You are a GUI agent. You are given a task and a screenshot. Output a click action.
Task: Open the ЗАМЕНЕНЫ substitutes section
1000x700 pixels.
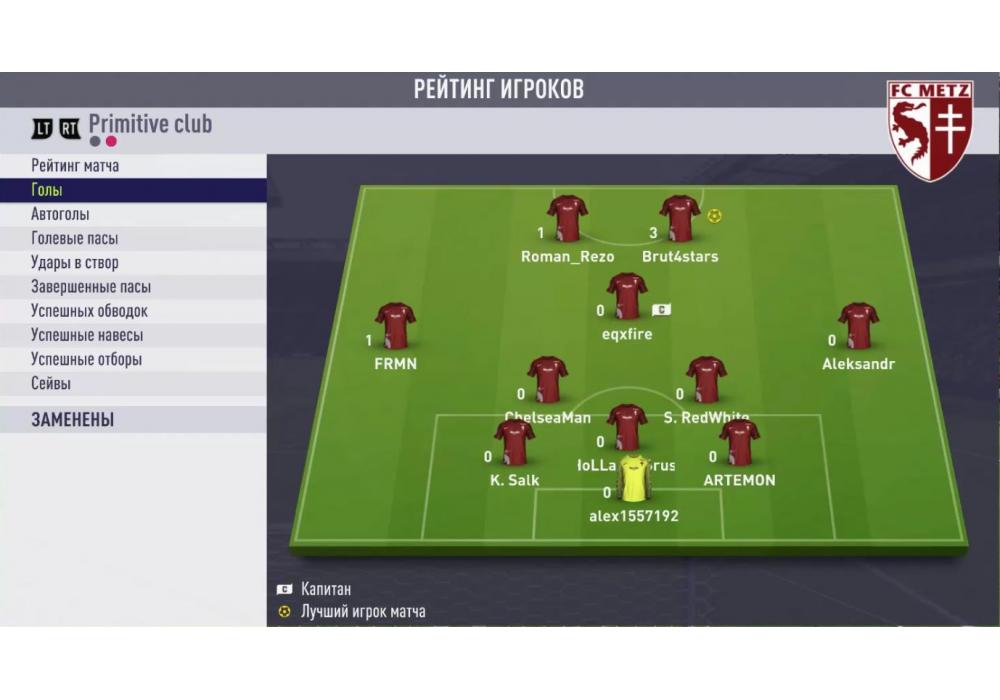[72, 420]
